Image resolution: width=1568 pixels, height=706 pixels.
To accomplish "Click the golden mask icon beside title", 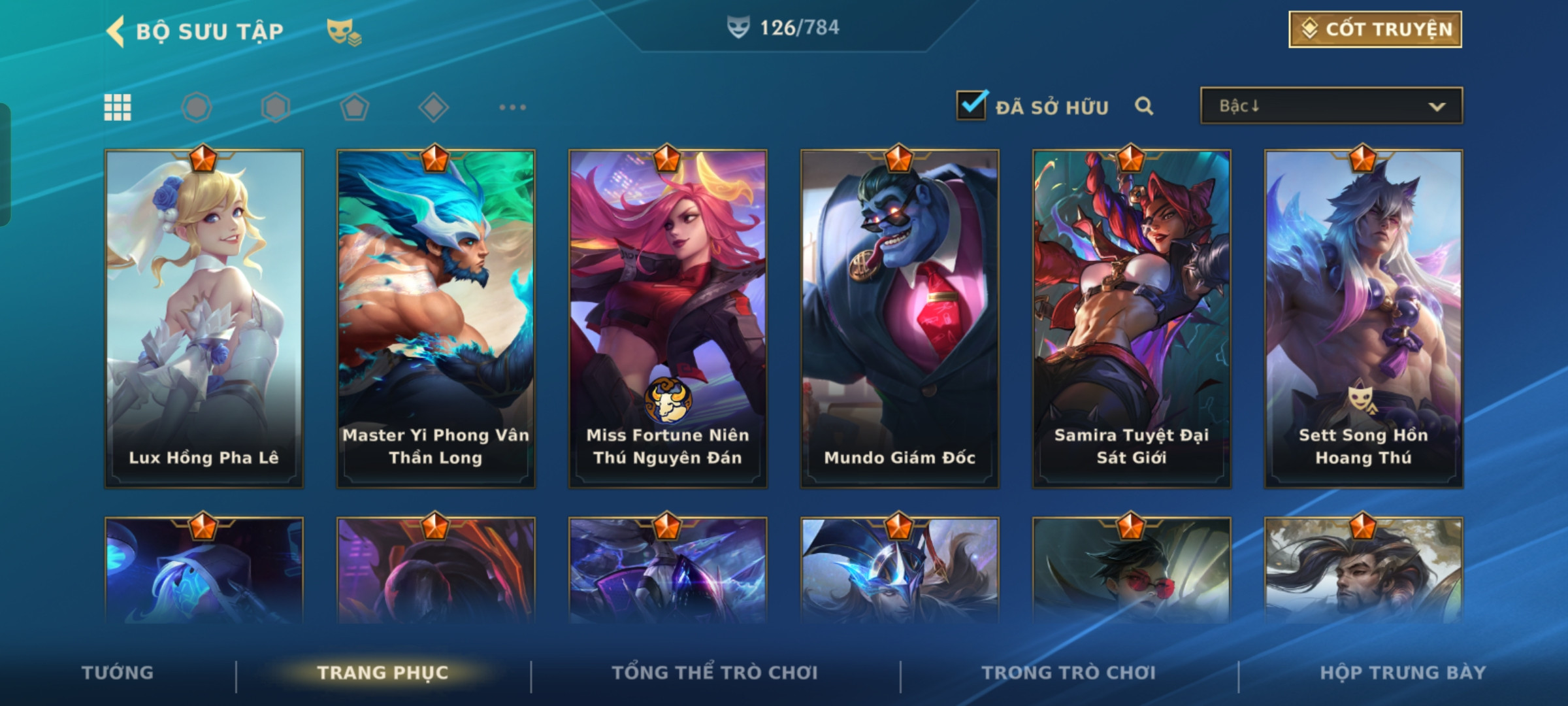I will pos(344,31).
